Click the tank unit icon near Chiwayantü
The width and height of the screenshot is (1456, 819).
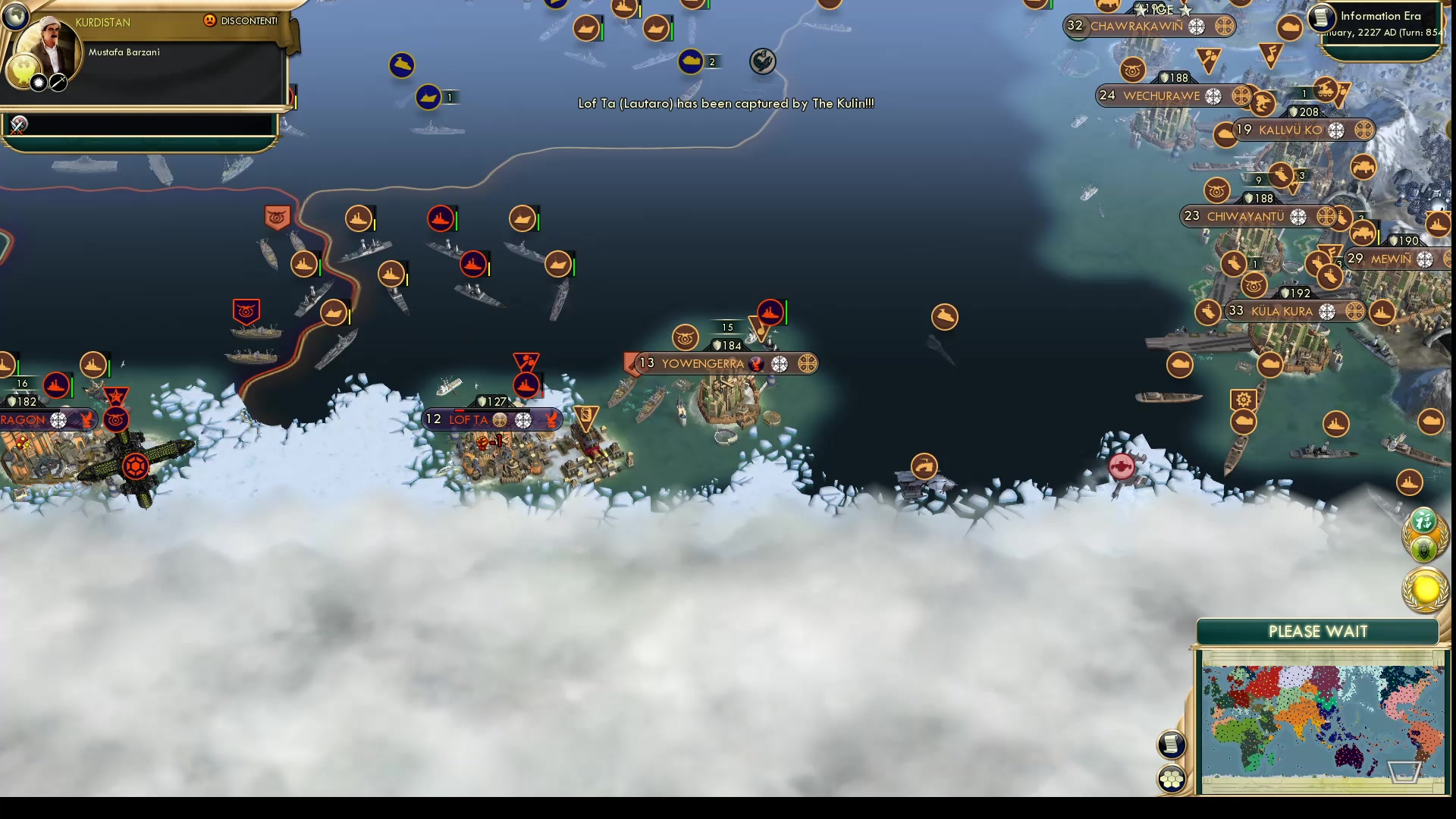click(x=1363, y=232)
